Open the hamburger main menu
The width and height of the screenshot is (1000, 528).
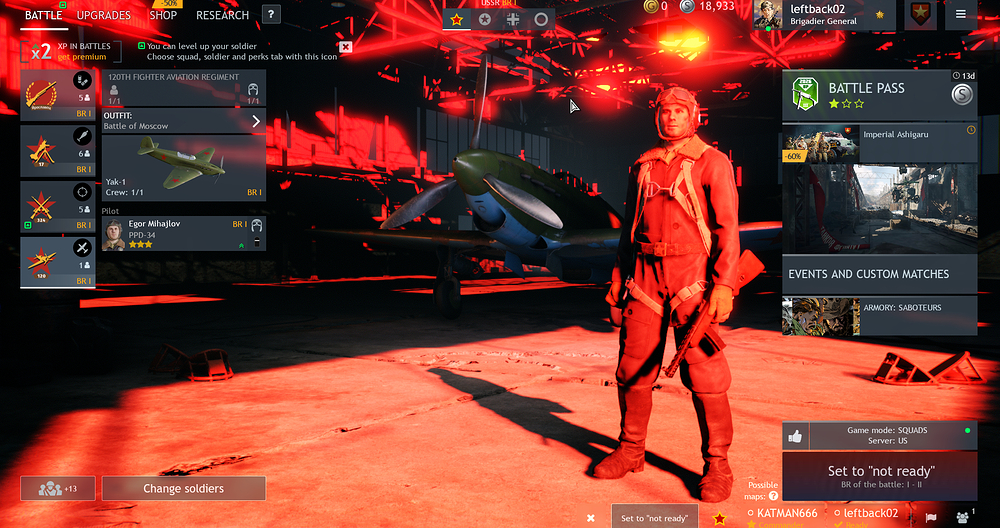coord(961,14)
